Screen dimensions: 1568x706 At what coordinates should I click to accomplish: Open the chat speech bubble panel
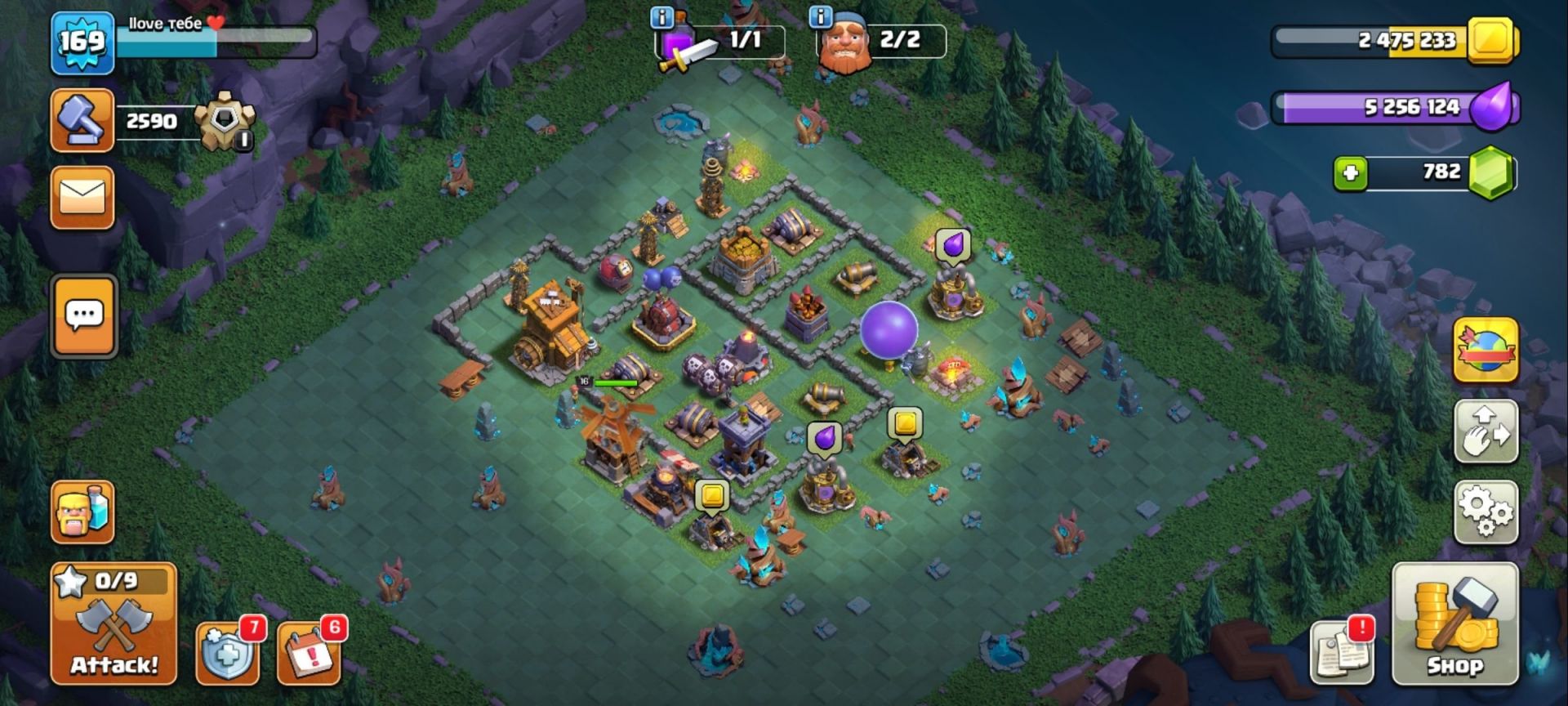tap(84, 316)
